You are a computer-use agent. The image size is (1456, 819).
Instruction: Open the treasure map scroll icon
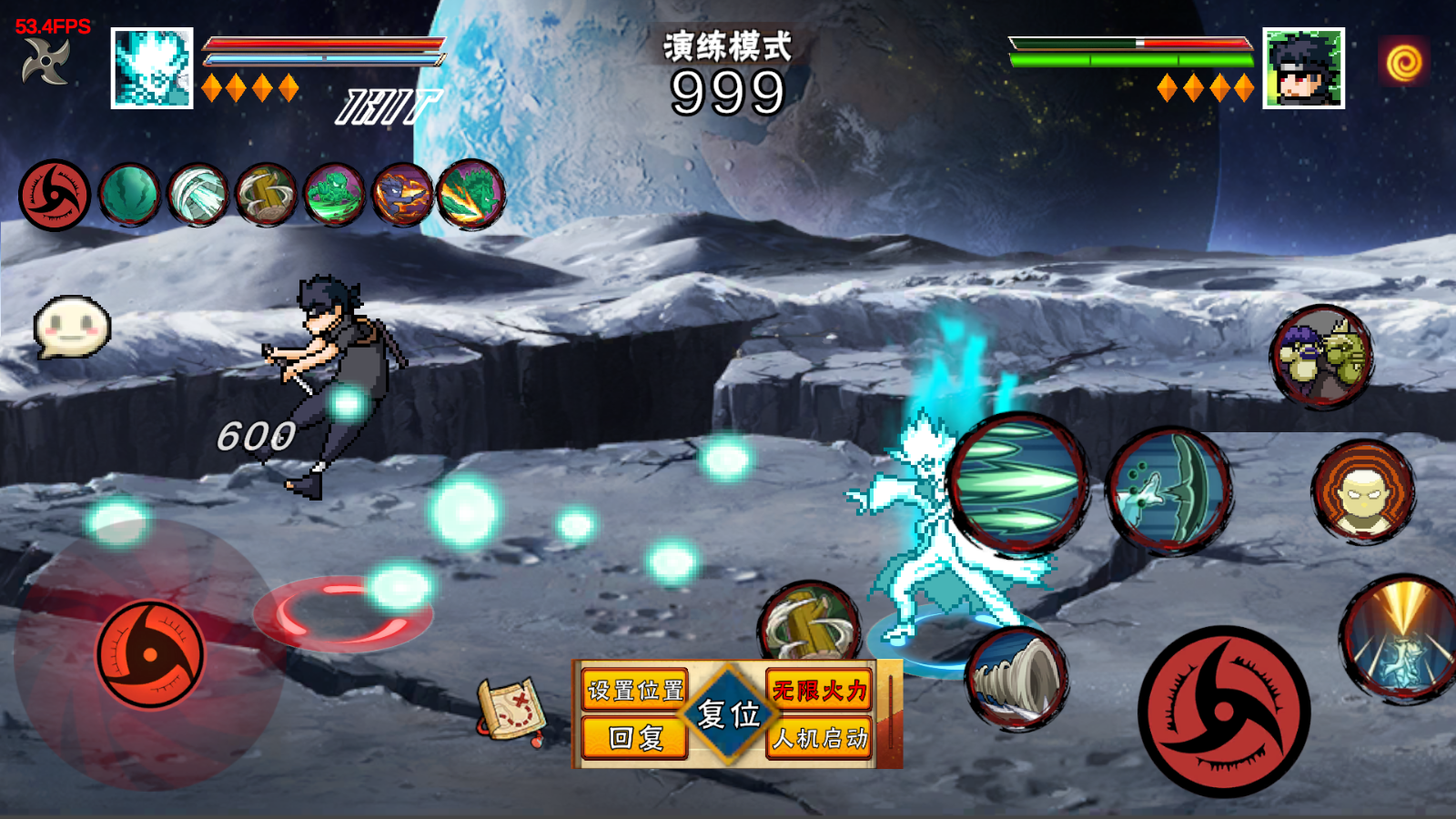coord(511,709)
